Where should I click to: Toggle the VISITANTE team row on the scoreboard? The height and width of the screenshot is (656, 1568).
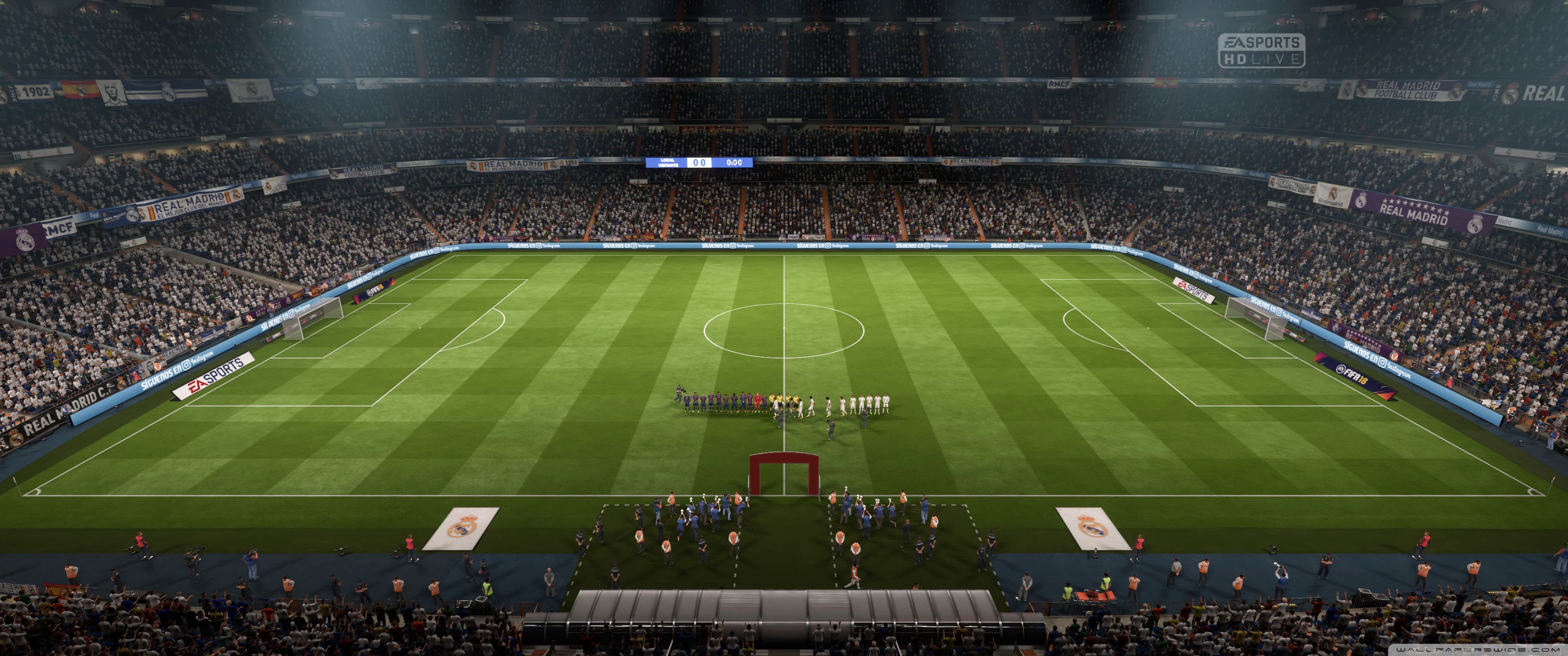pos(668,166)
